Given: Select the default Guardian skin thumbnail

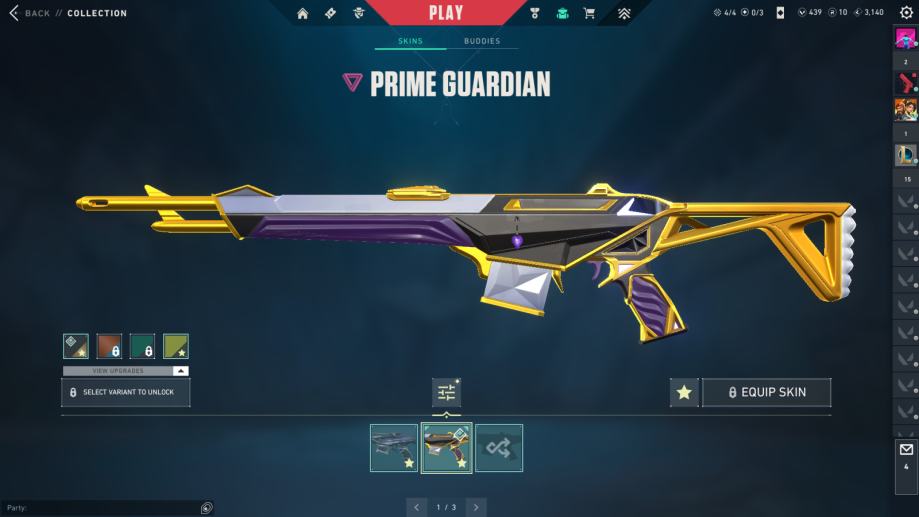Looking at the screenshot, I should [x=394, y=448].
